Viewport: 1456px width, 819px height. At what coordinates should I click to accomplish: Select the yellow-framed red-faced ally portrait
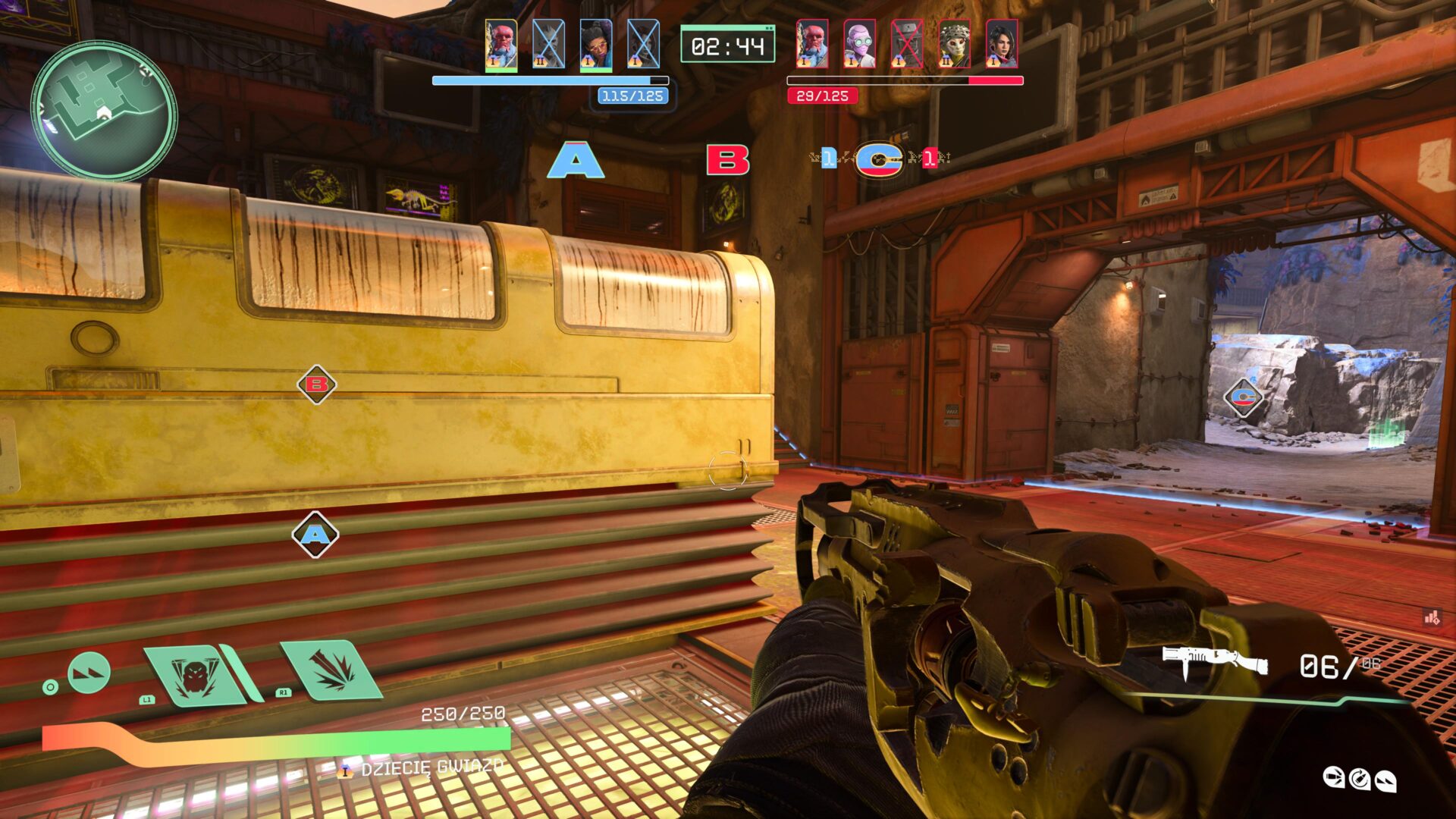[501, 44]
